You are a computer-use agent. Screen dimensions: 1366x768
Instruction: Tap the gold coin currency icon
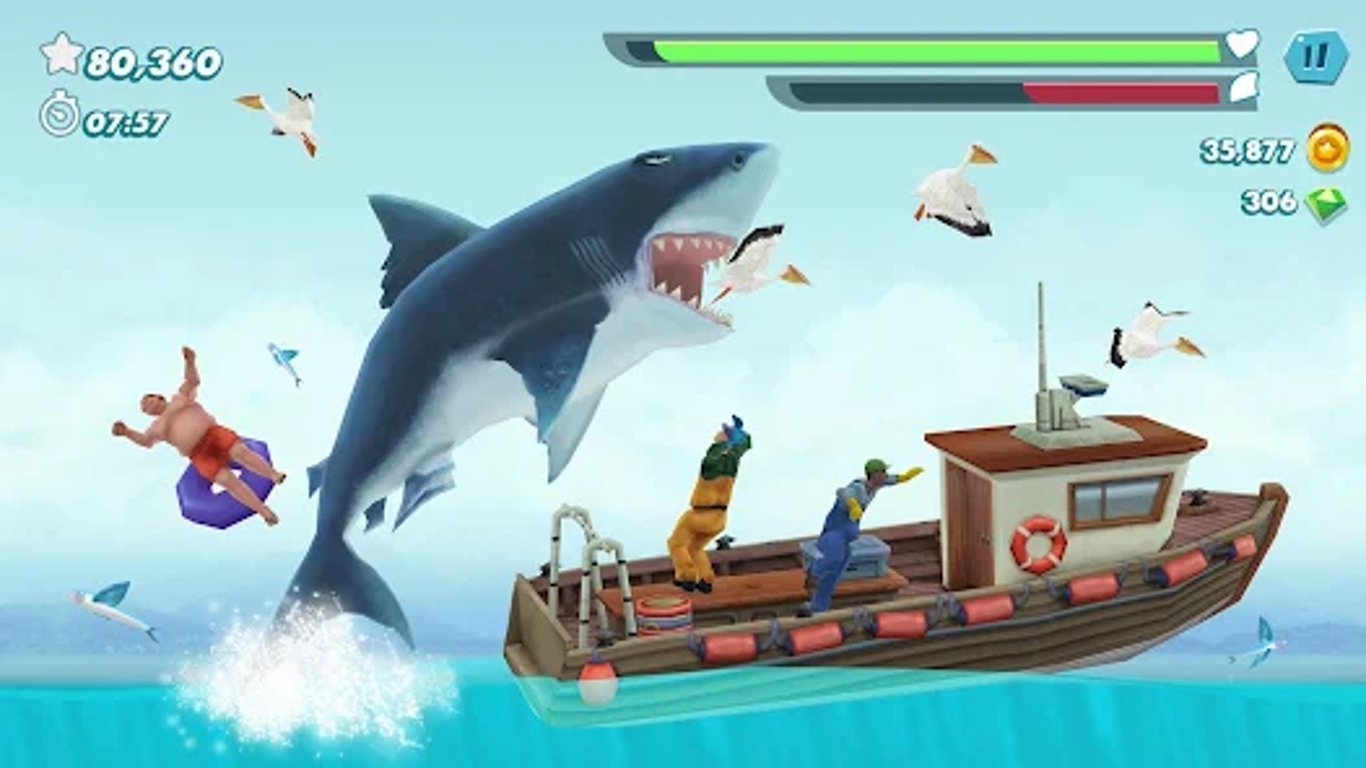point(1325,152)
